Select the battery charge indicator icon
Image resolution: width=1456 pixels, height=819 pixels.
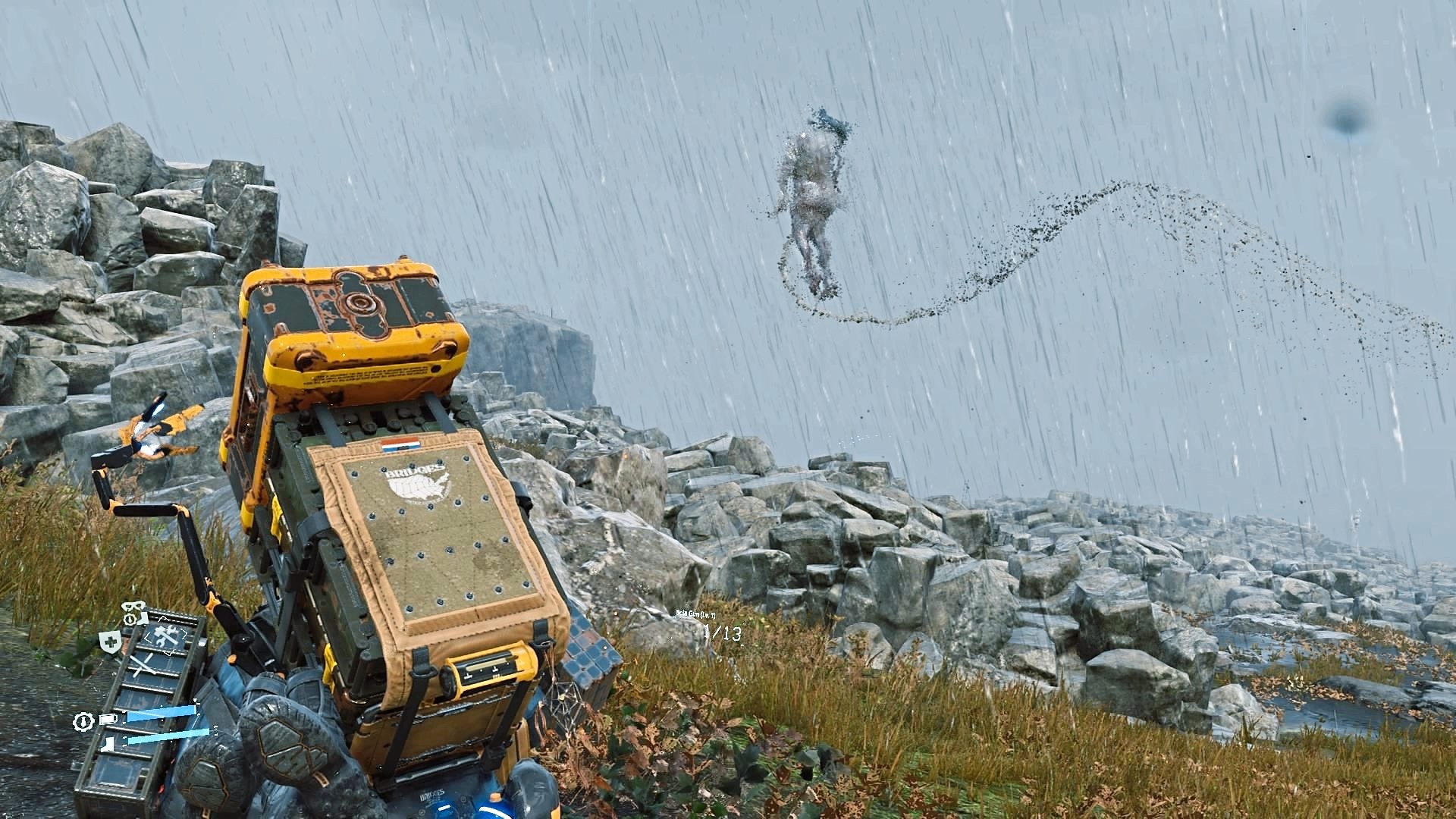pos(106,719)
